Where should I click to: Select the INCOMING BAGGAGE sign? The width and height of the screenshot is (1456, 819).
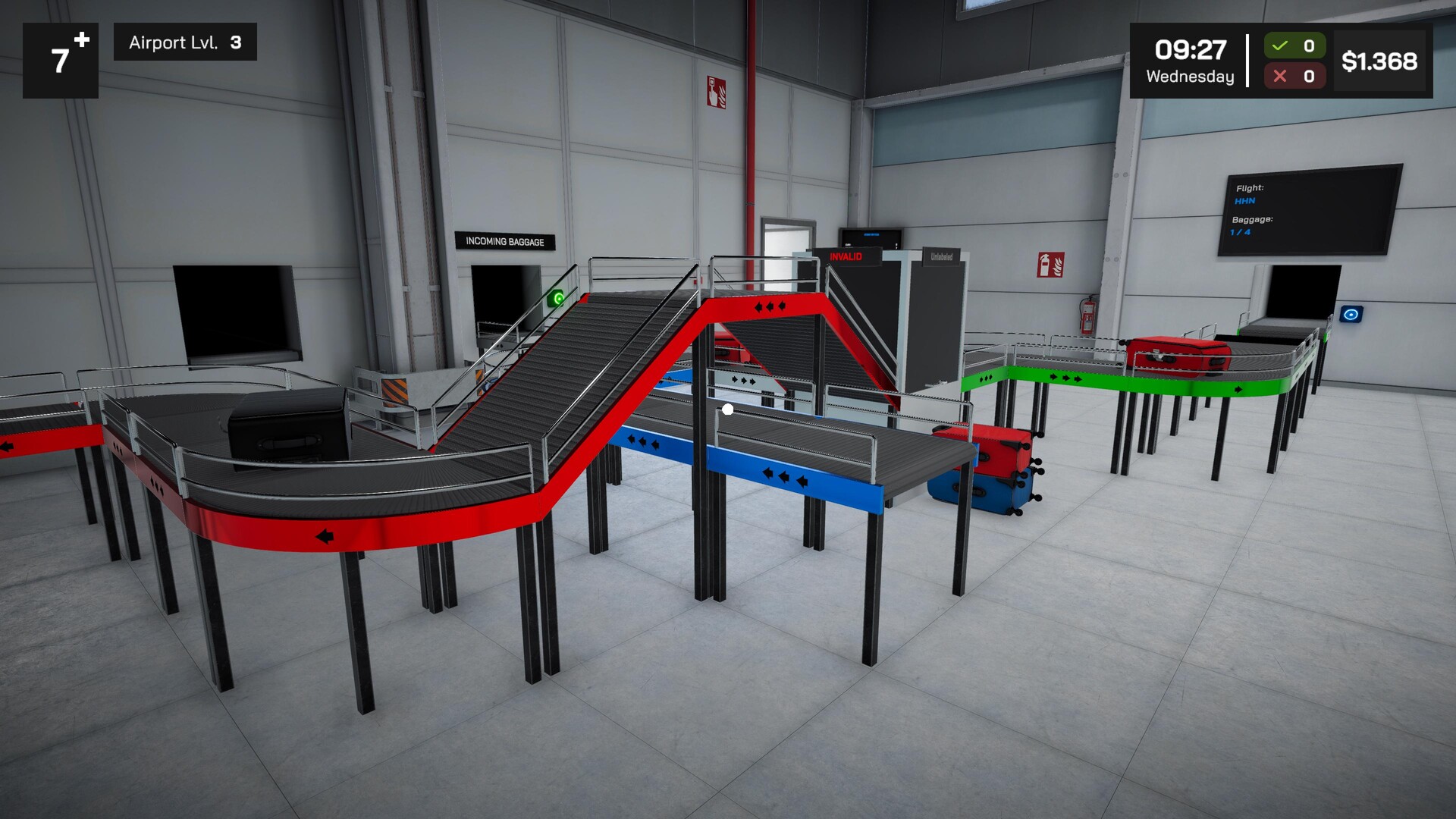pyautogui.click(x=507, y=240)
